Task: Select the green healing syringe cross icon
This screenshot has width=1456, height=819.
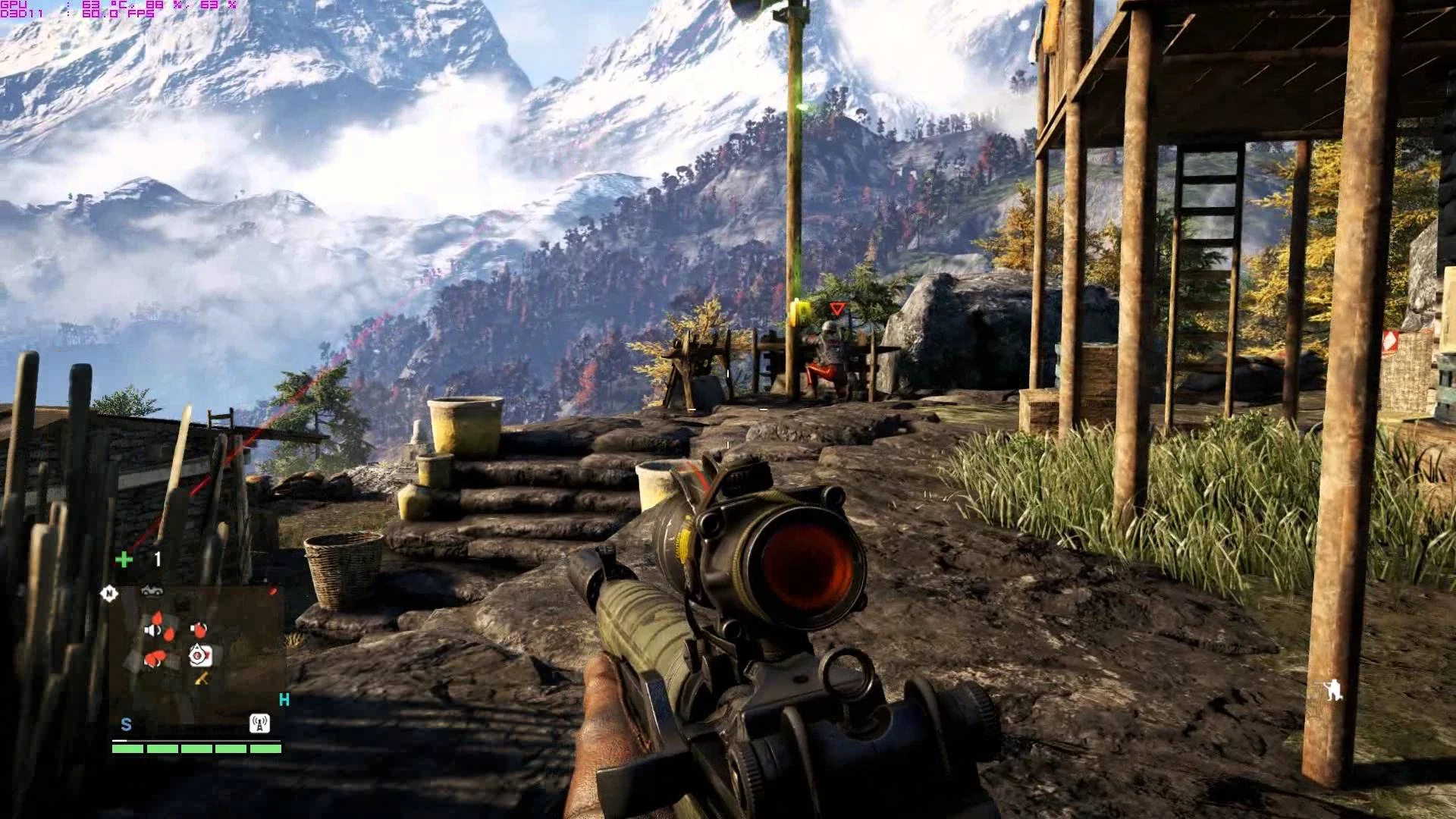Action: (x=124, y=560)
